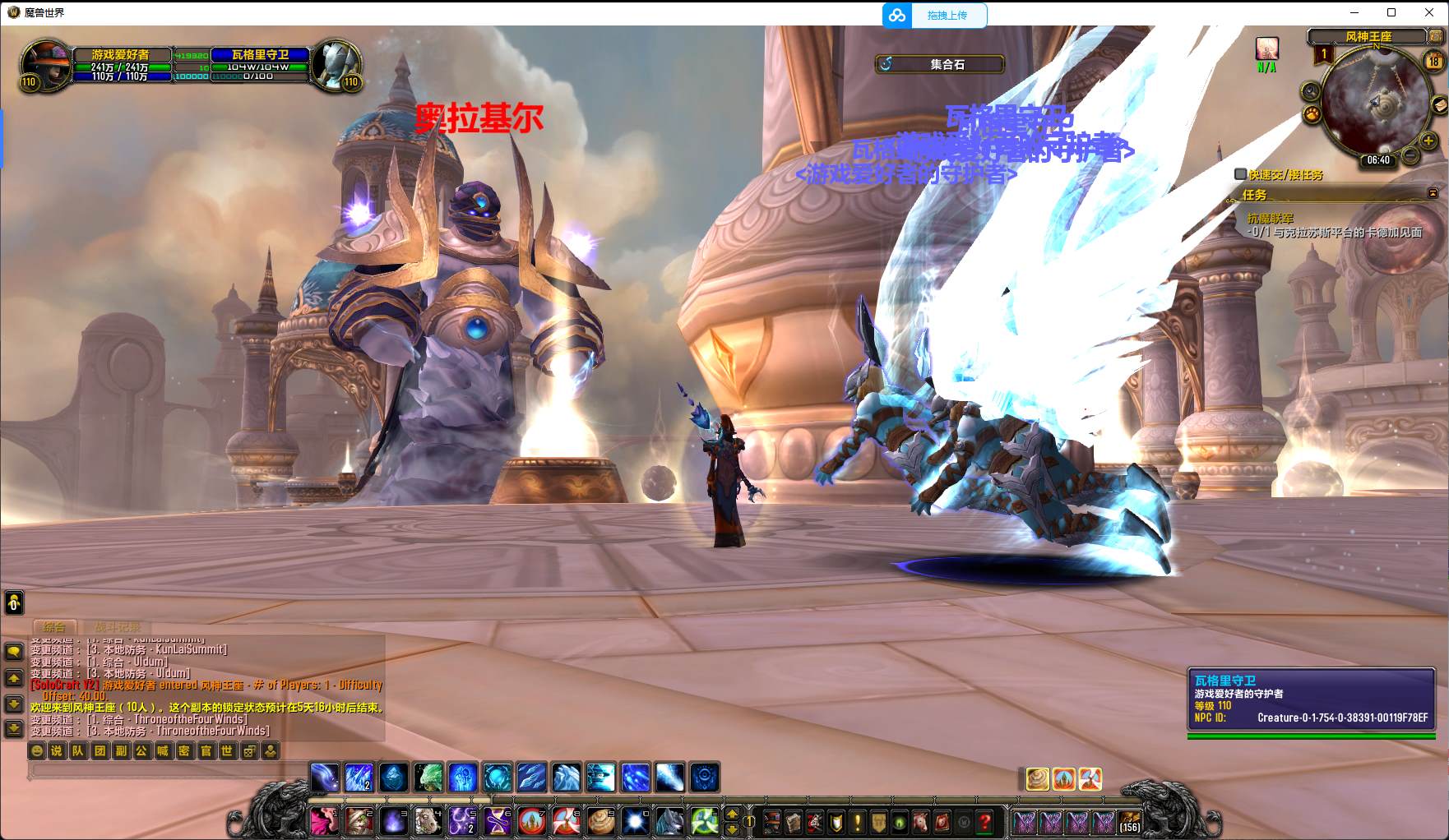Toggle the 快速交/接任务 checkbox
The height and width of the screenshot is (840, 1449).
(1240, 174)
